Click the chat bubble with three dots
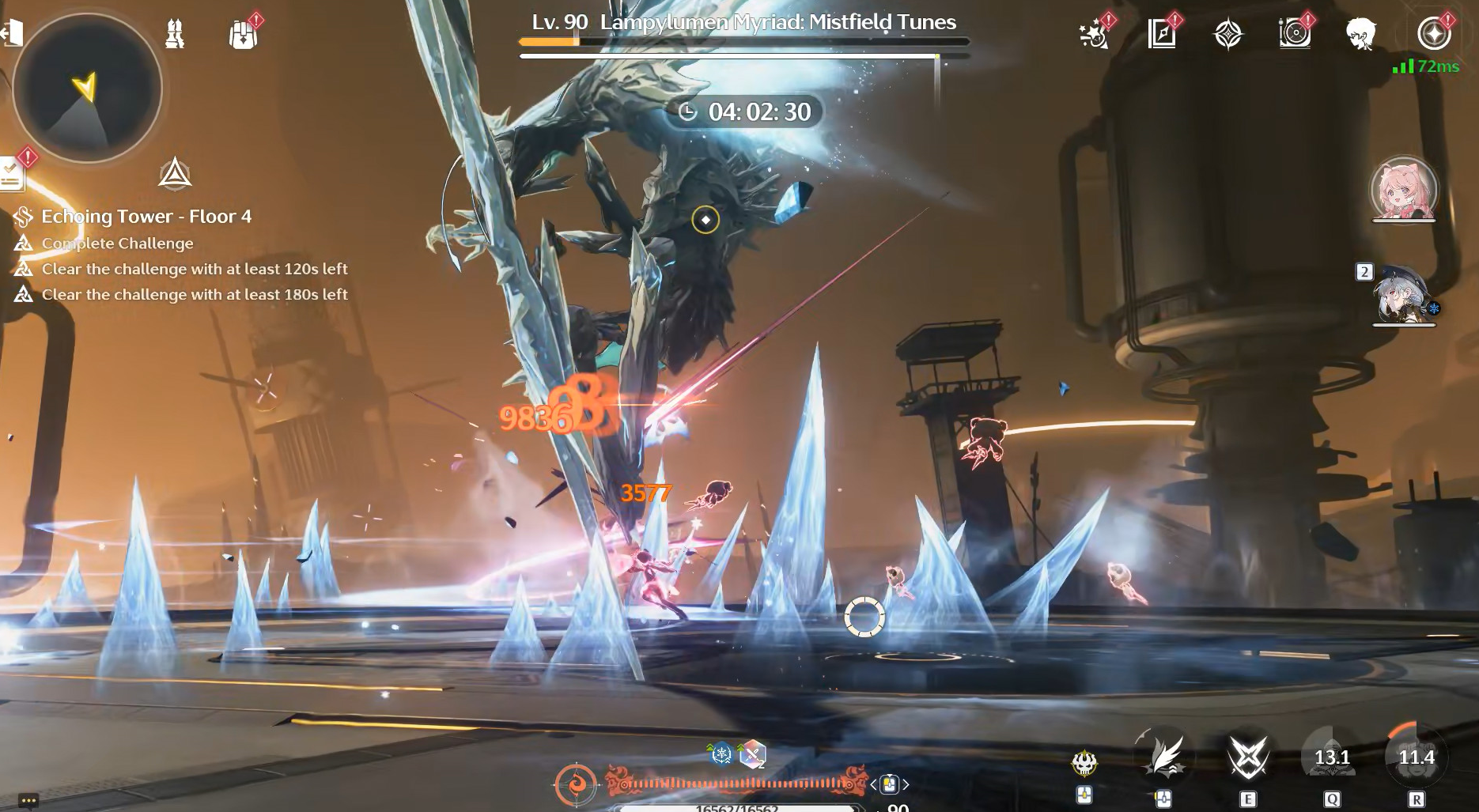 (x=28, y=800)
